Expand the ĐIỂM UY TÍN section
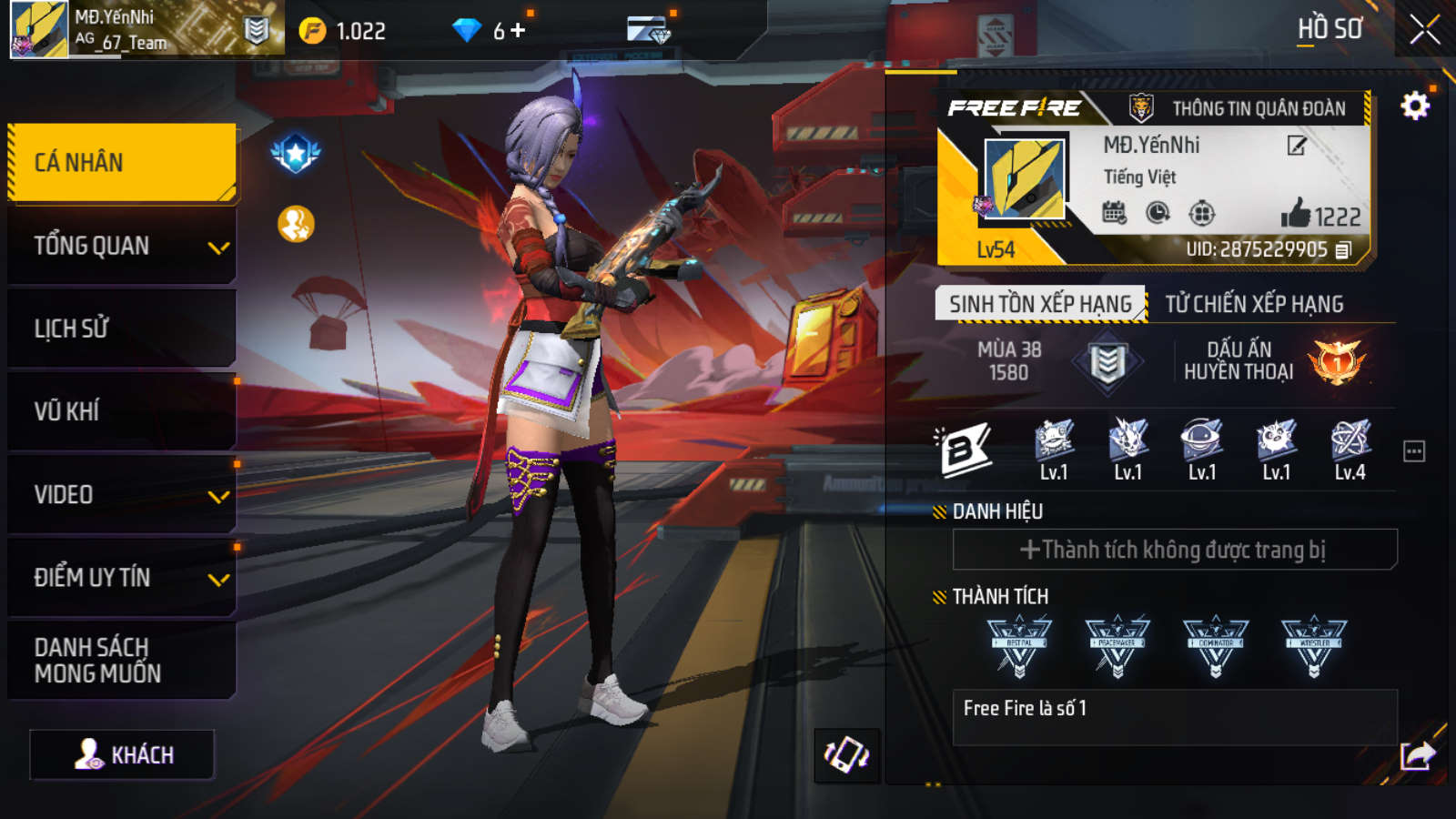 pos(122,578)
